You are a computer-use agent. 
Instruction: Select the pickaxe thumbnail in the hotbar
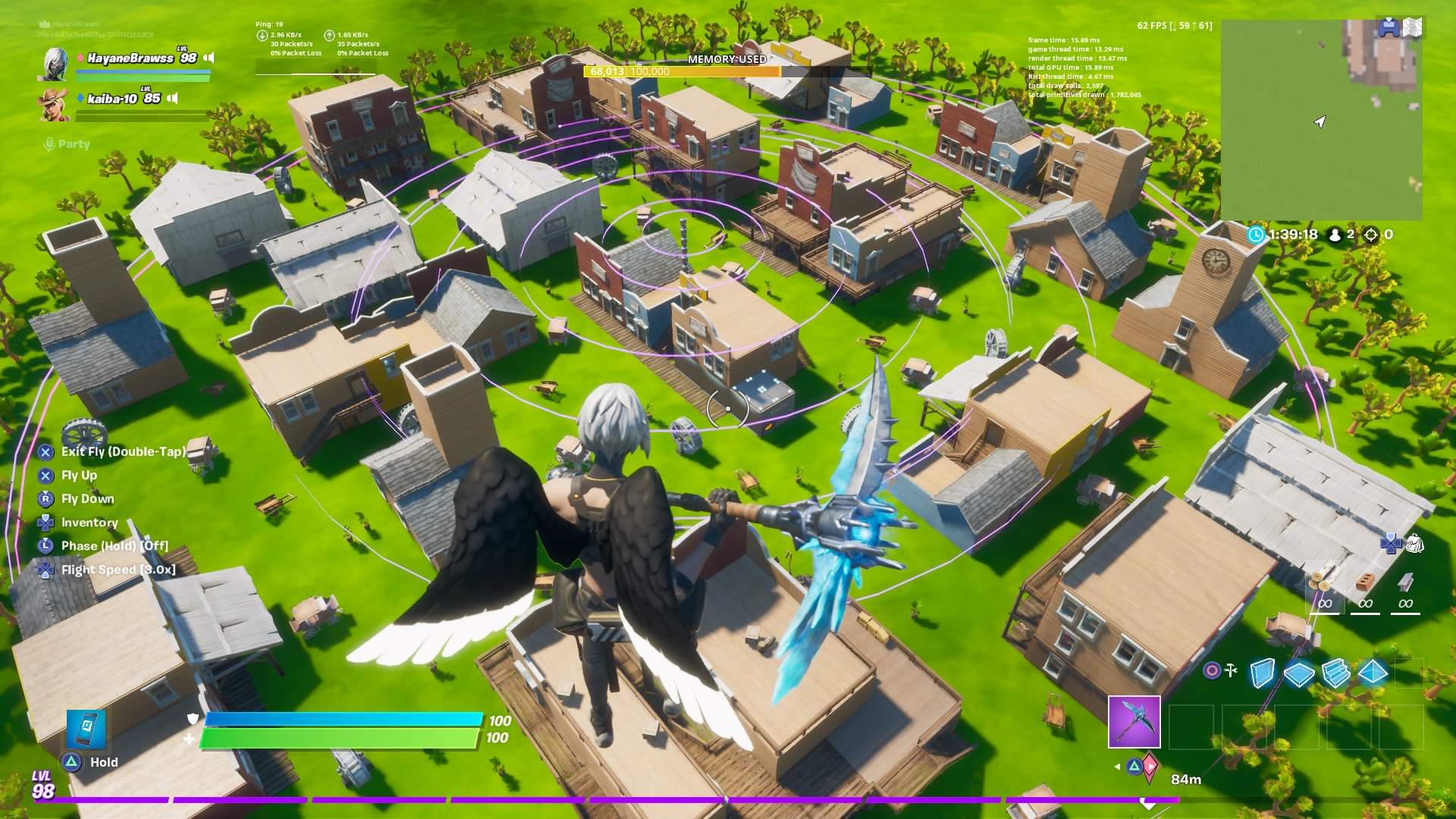[1134, 720]
